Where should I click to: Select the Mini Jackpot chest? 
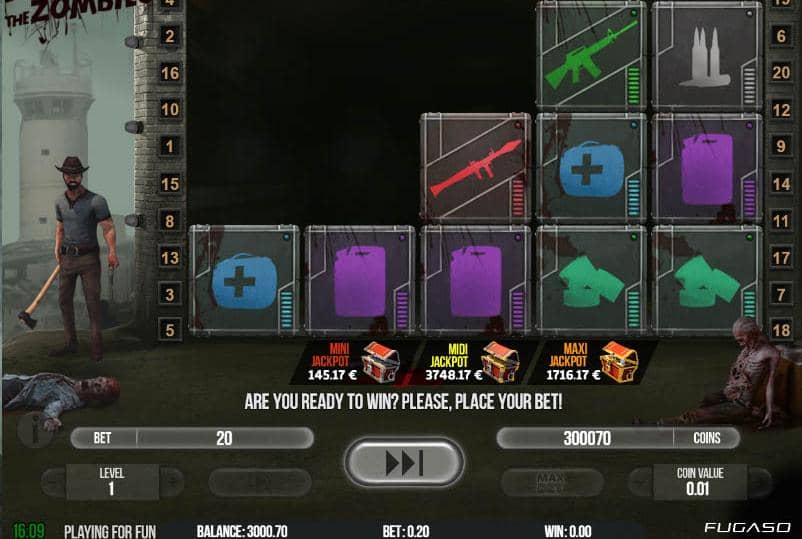pos(379,361)
